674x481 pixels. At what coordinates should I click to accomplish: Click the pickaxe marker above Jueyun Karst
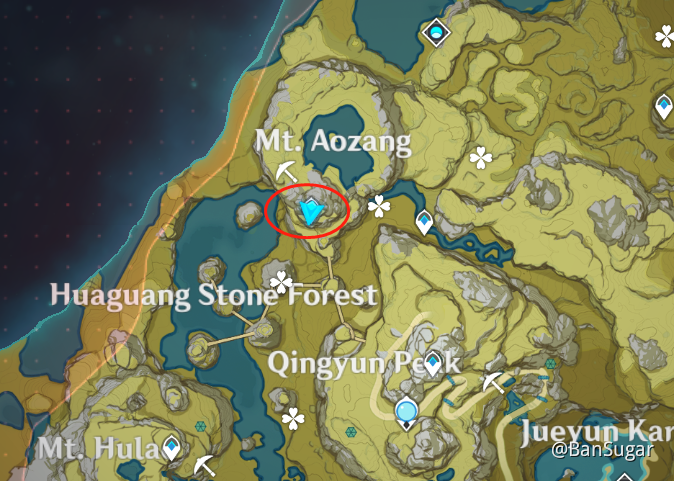(x=492, y=381)
